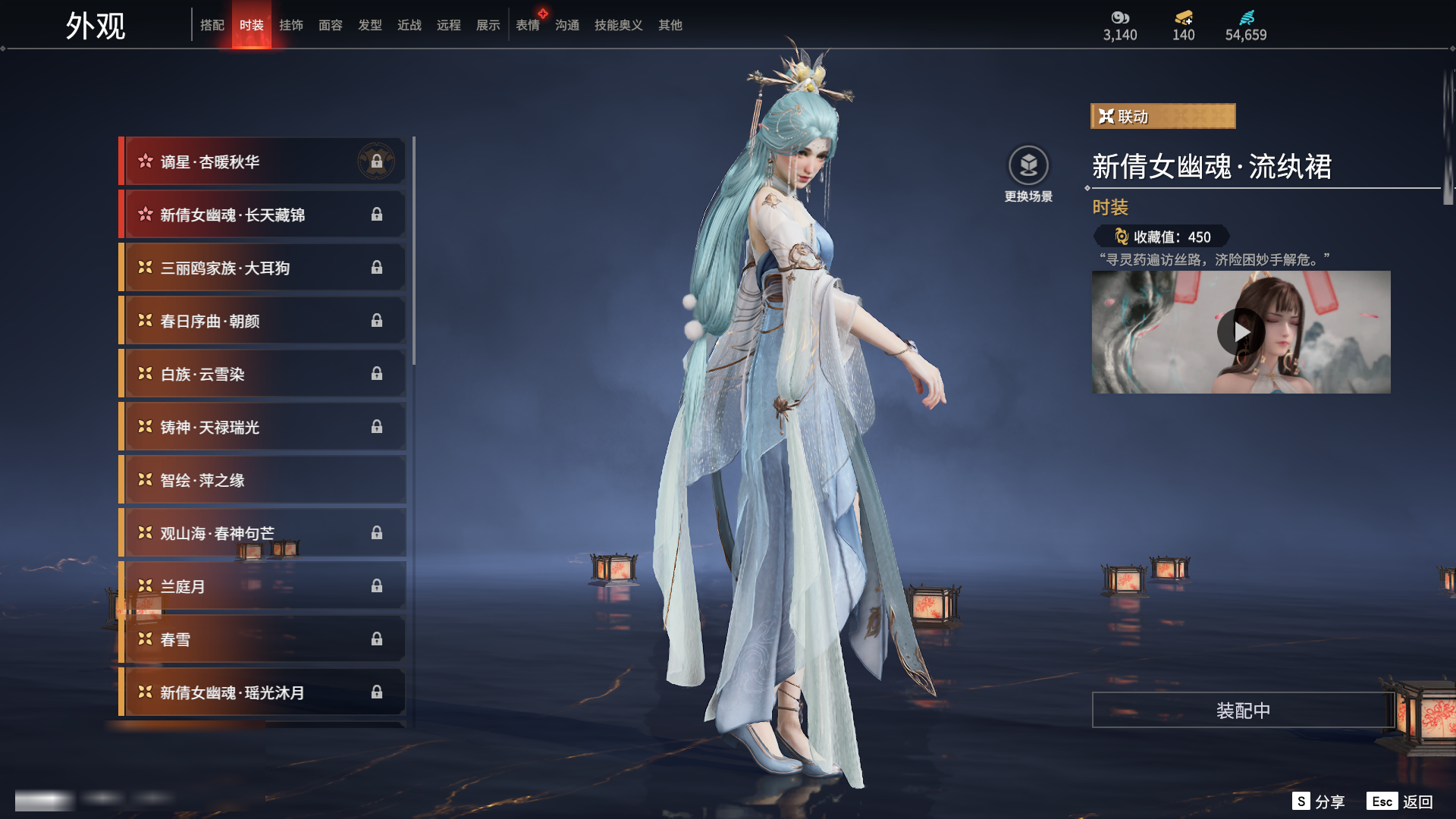The image size is (1456, 819).
Task: Go to the 技能奥义 tab
Action: click(618, 25)
